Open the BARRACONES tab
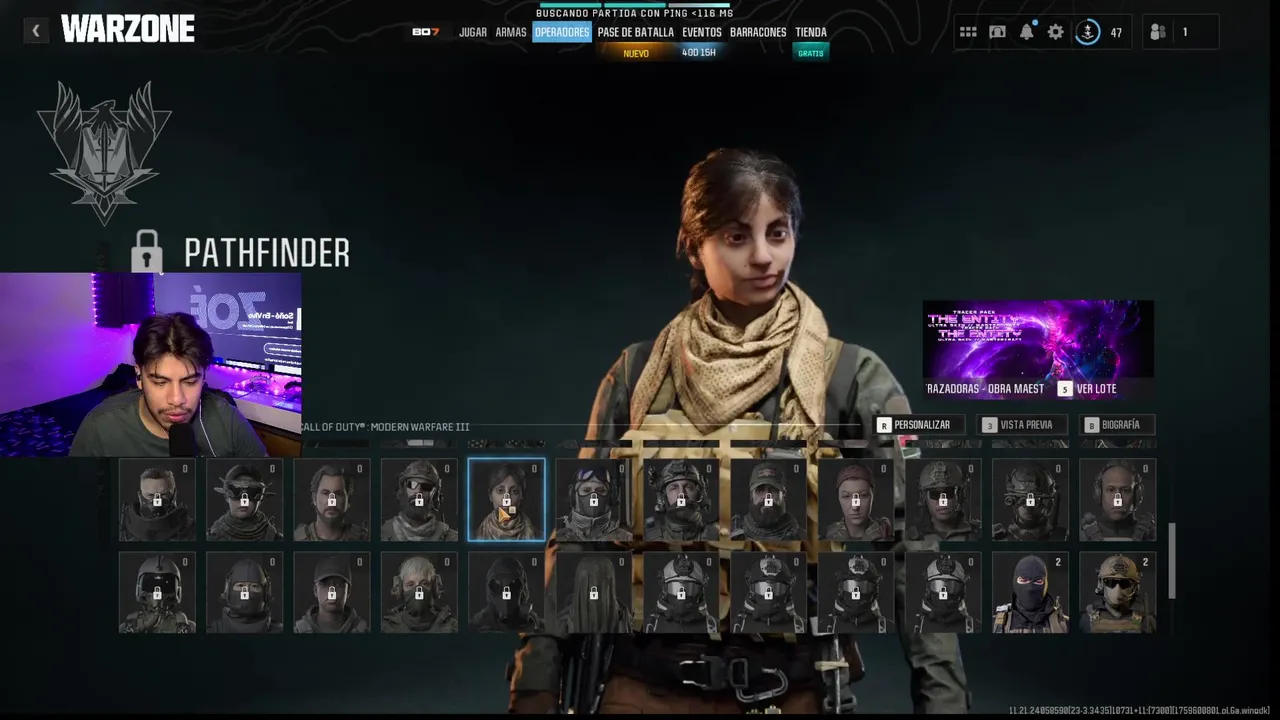 click(757, 32)
